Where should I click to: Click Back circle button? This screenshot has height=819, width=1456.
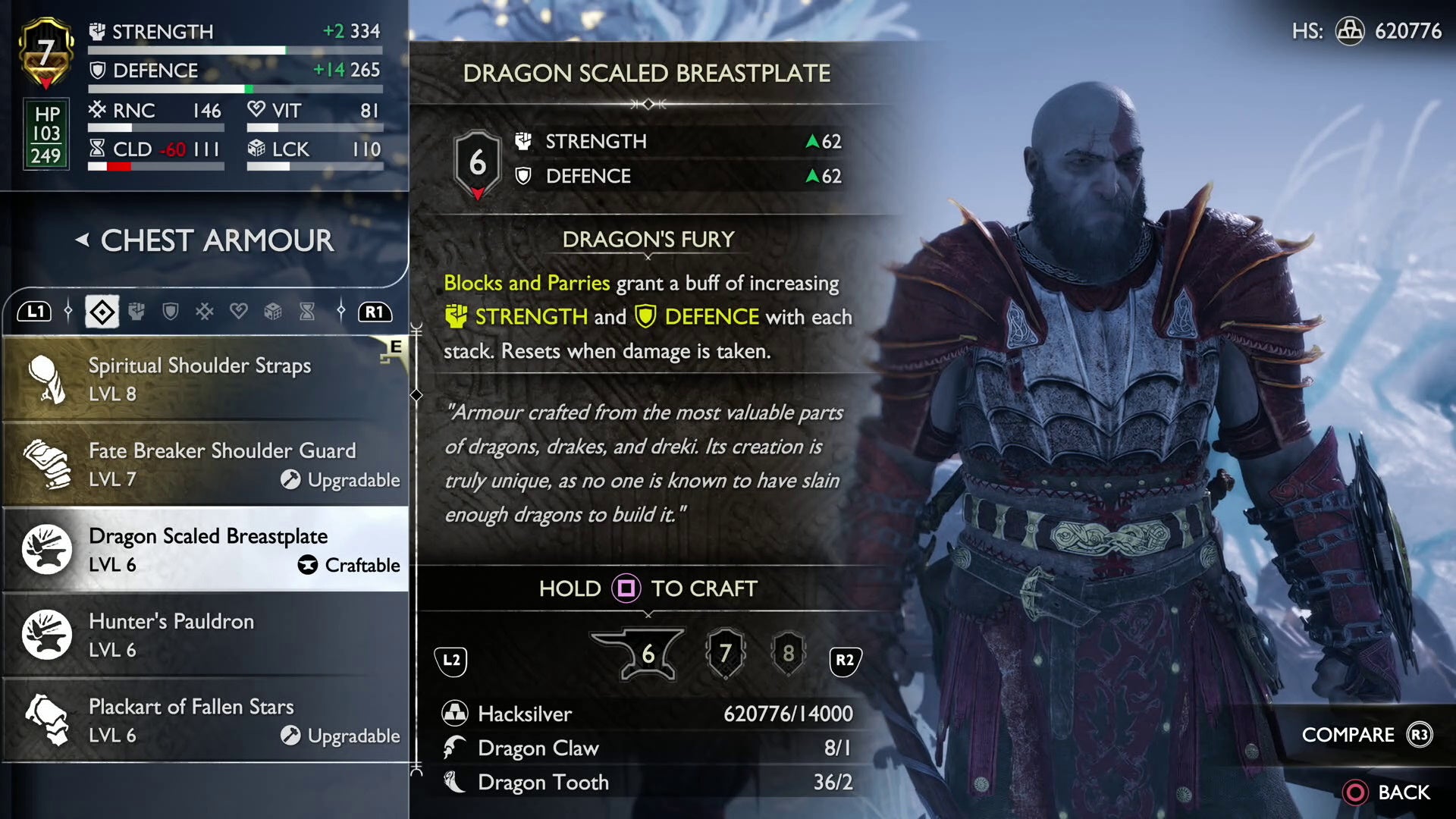[1356, 793]
